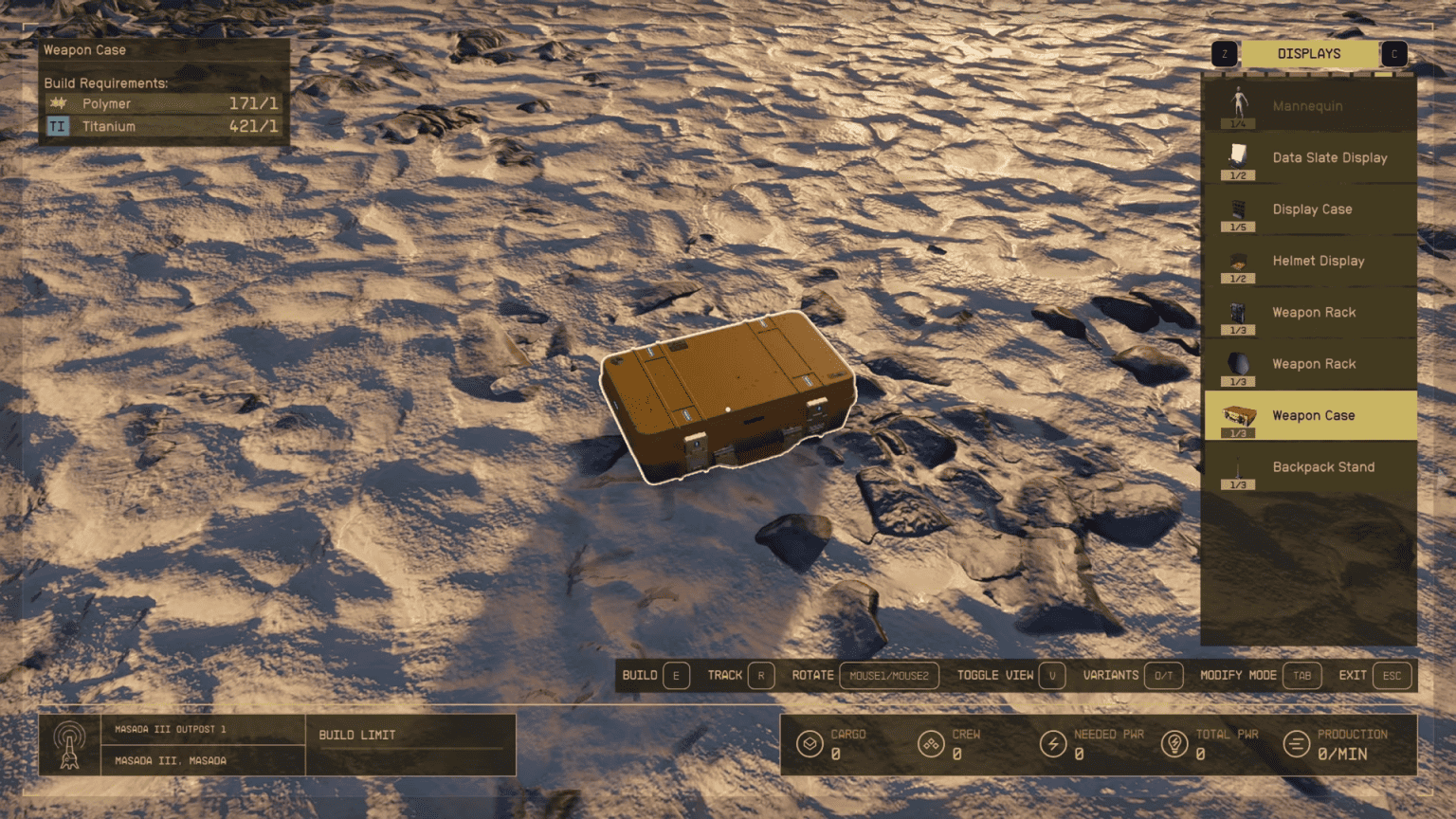Cycle rotation via MOUSE1/MOUSE2 control
1456x819 pixels.
(x=887, y=676)
